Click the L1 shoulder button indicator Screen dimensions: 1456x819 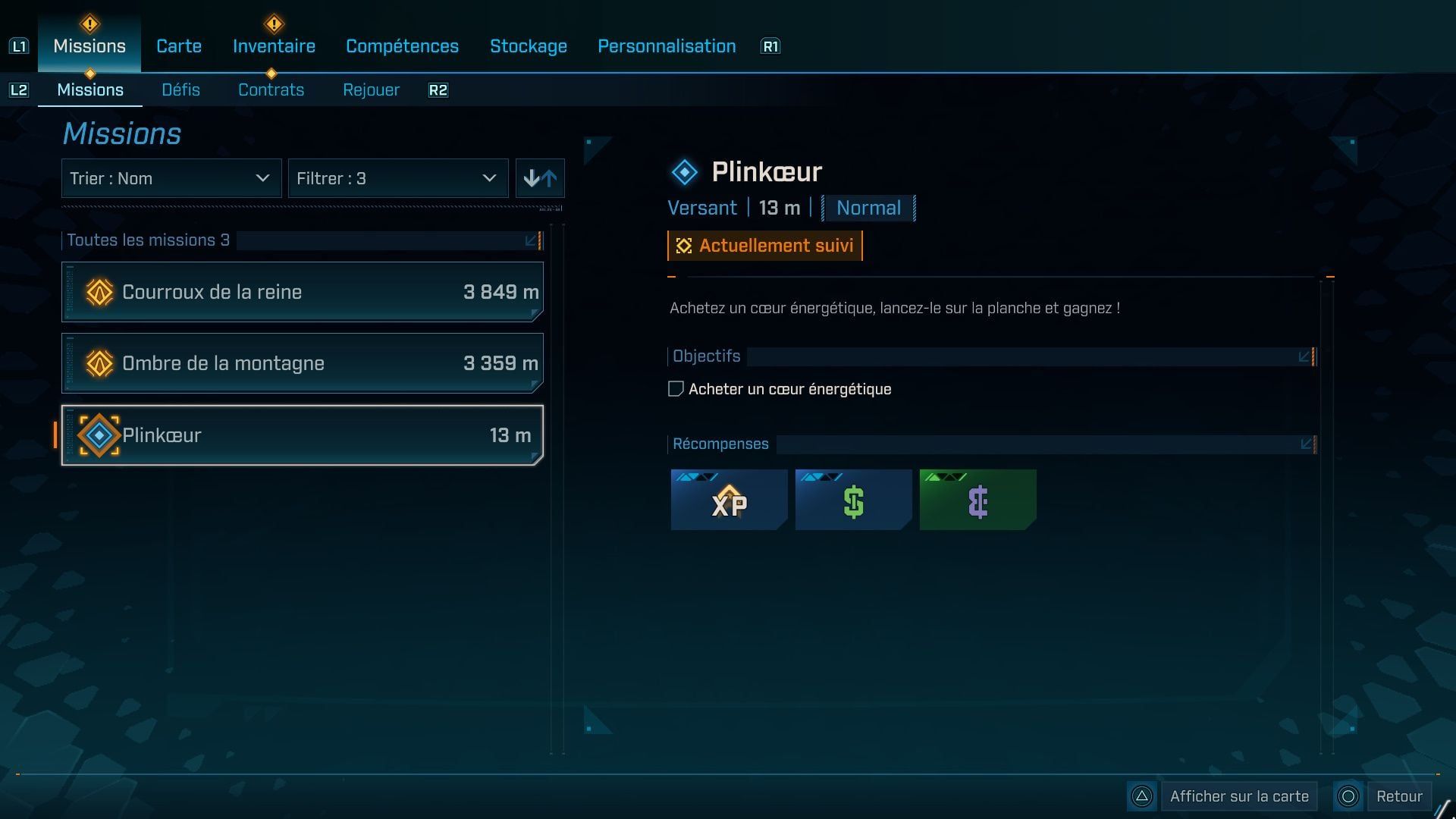[20, 45]
